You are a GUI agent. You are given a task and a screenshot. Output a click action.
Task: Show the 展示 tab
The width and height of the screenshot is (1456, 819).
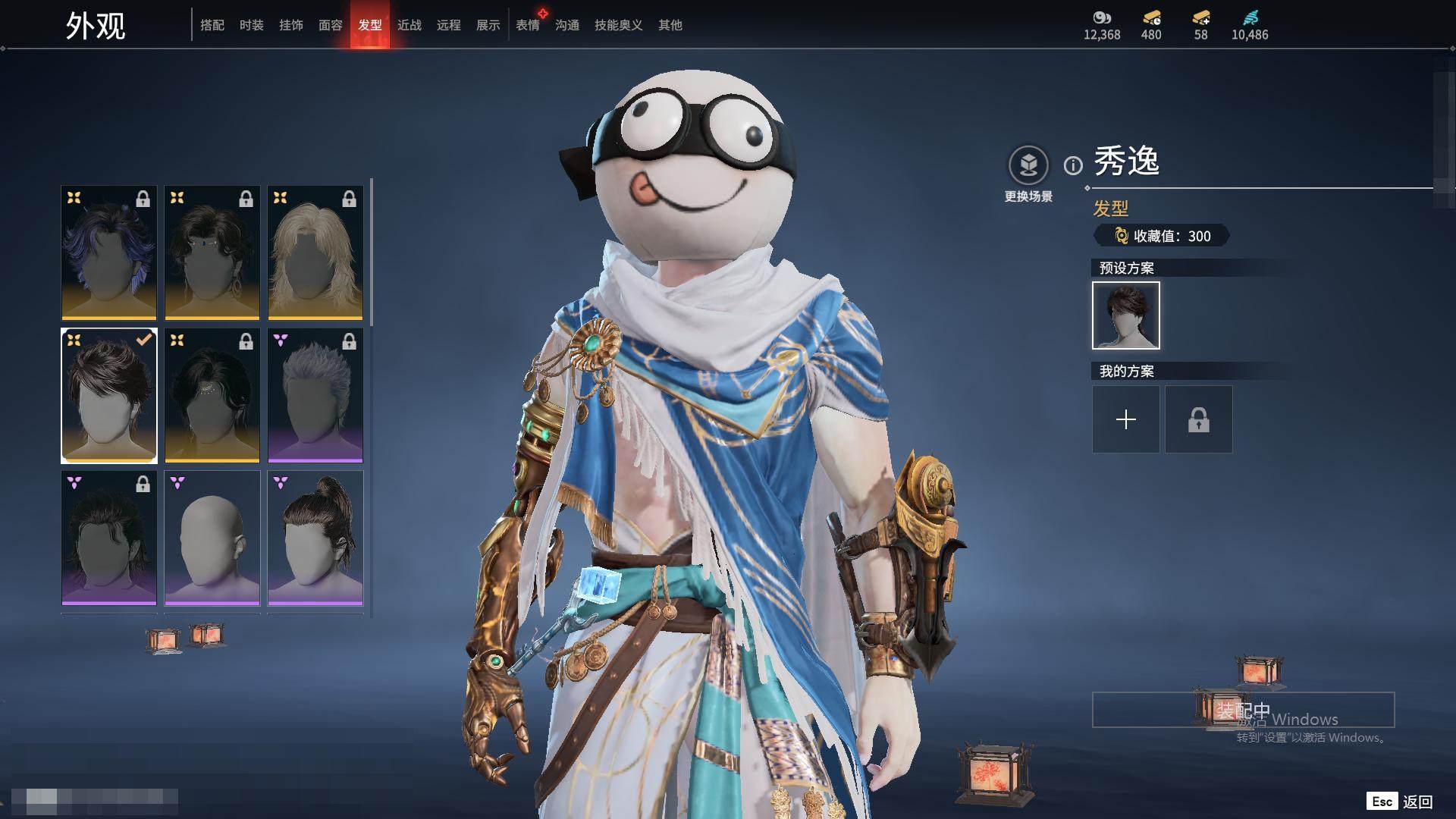[x=488, y=25]
